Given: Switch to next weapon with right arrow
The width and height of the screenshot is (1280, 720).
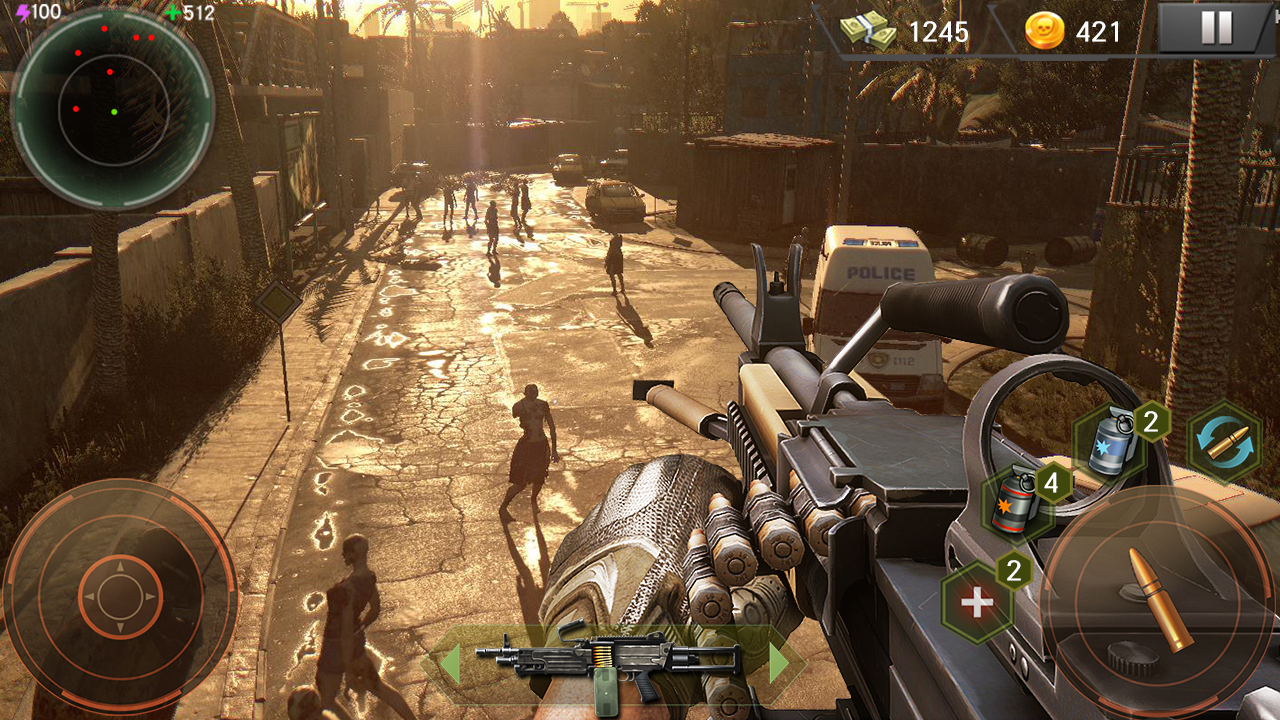Looking at the screenshot, I should (779, 664).
